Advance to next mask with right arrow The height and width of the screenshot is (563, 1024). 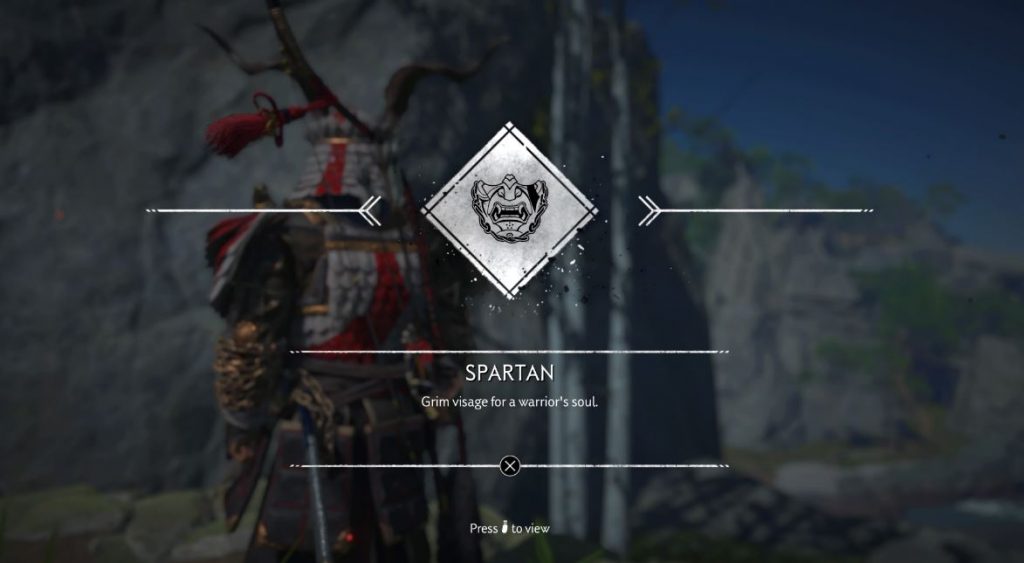click(x=647, y=209)
